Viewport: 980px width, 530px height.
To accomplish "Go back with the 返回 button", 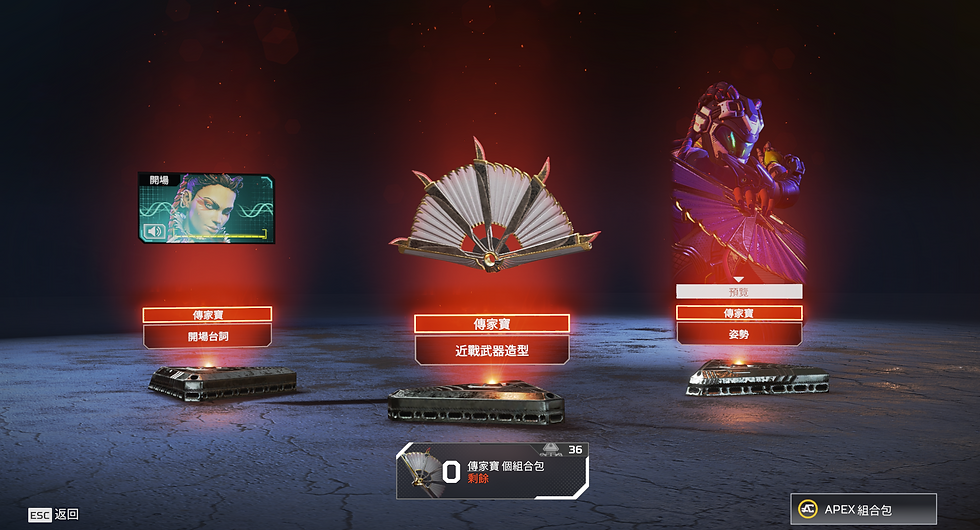I will [x=54, y=514].
